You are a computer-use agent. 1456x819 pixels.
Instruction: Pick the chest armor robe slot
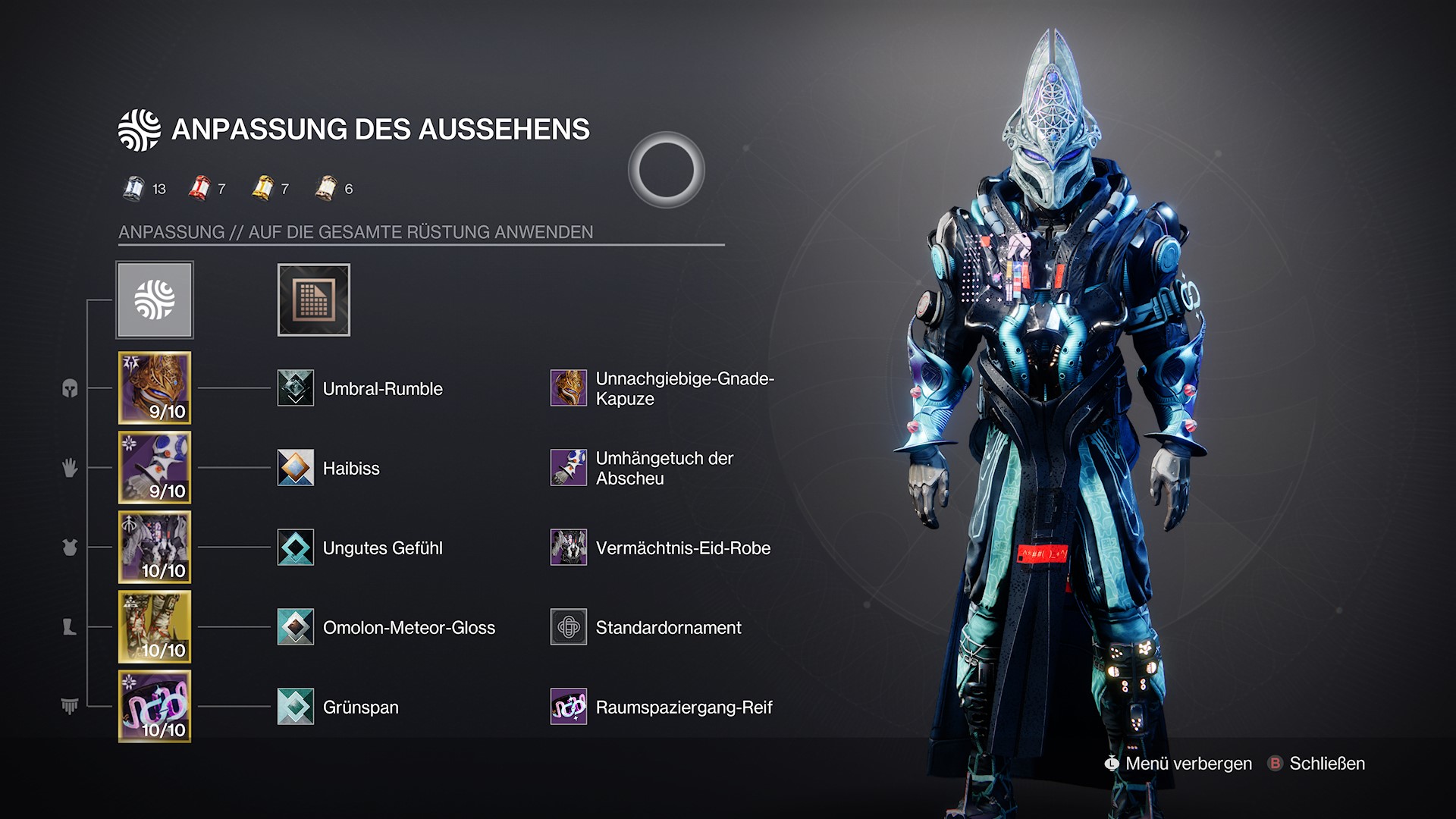(155, 547)
